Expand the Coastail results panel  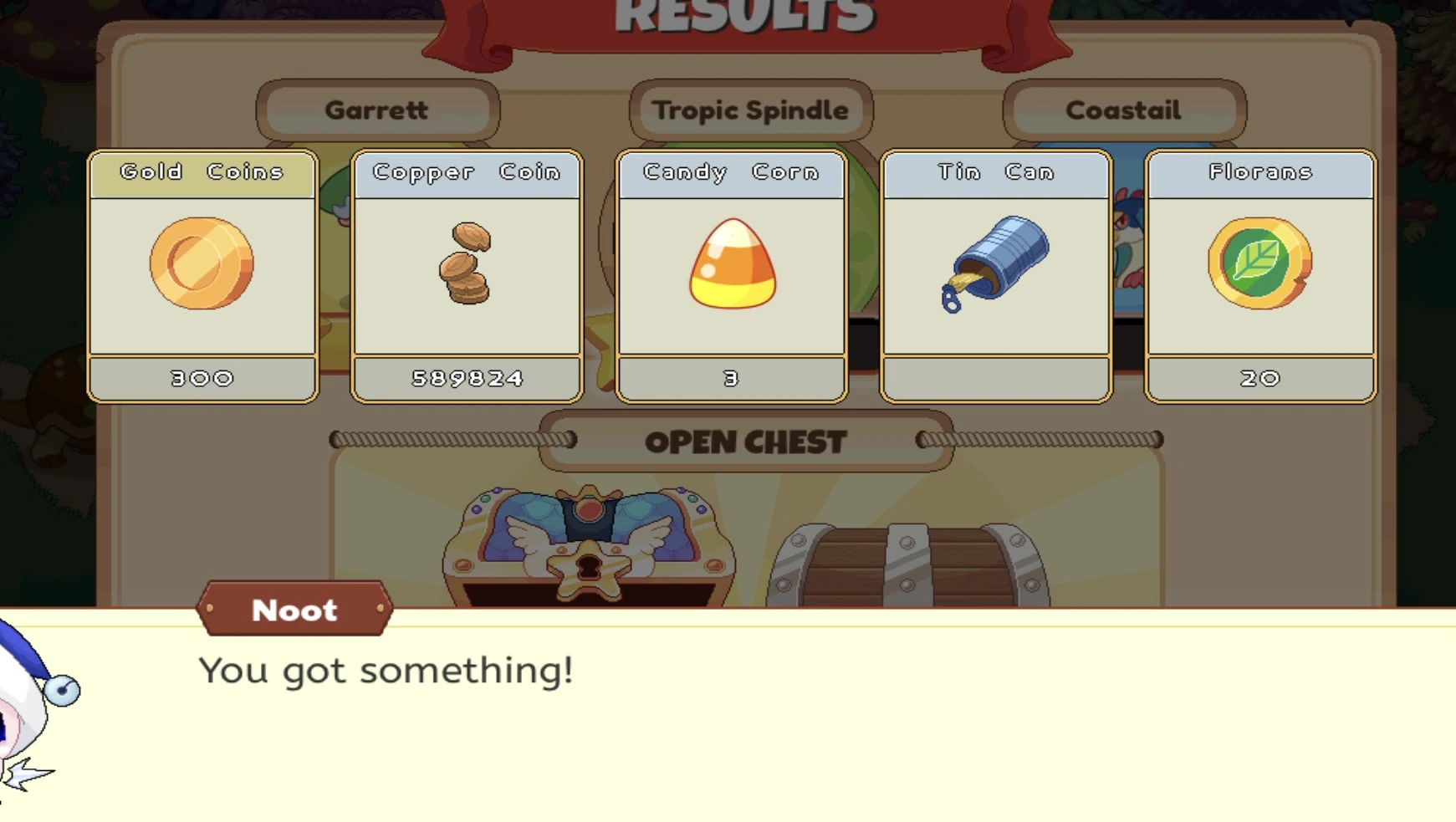tap(1123, 110)
